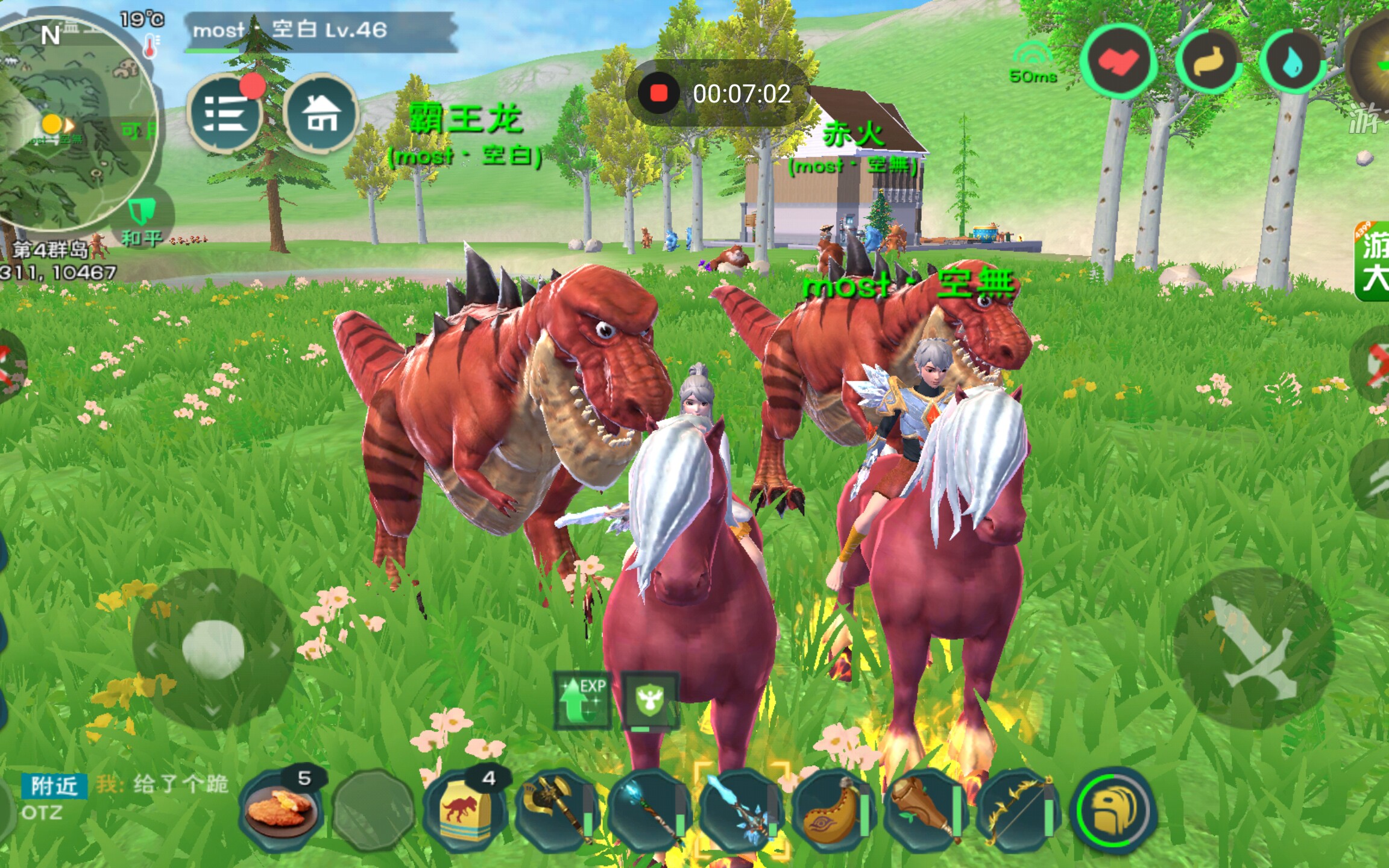Viewport: 1389px width, 868px height.
Task: Check the blue water drop thirst icon
Action: (1292, 61)
